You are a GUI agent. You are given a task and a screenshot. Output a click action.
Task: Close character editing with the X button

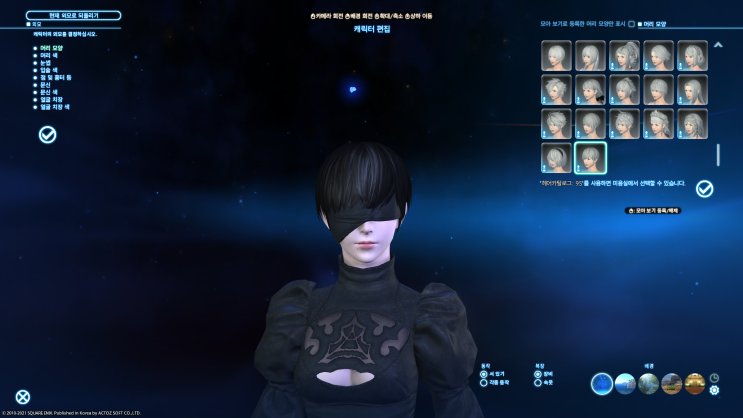click(23, 397)
